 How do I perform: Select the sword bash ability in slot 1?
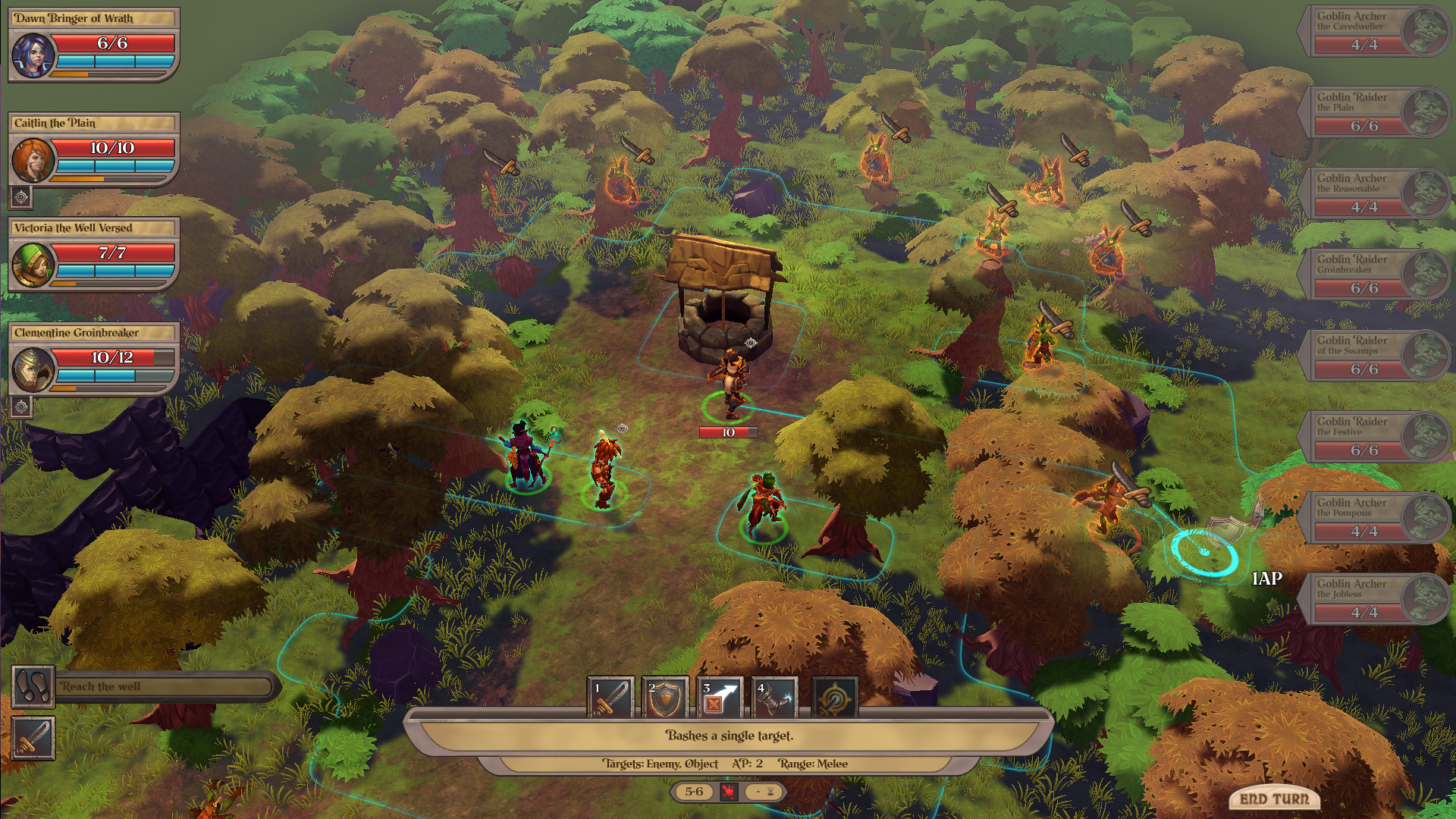(x=610, y=697)
